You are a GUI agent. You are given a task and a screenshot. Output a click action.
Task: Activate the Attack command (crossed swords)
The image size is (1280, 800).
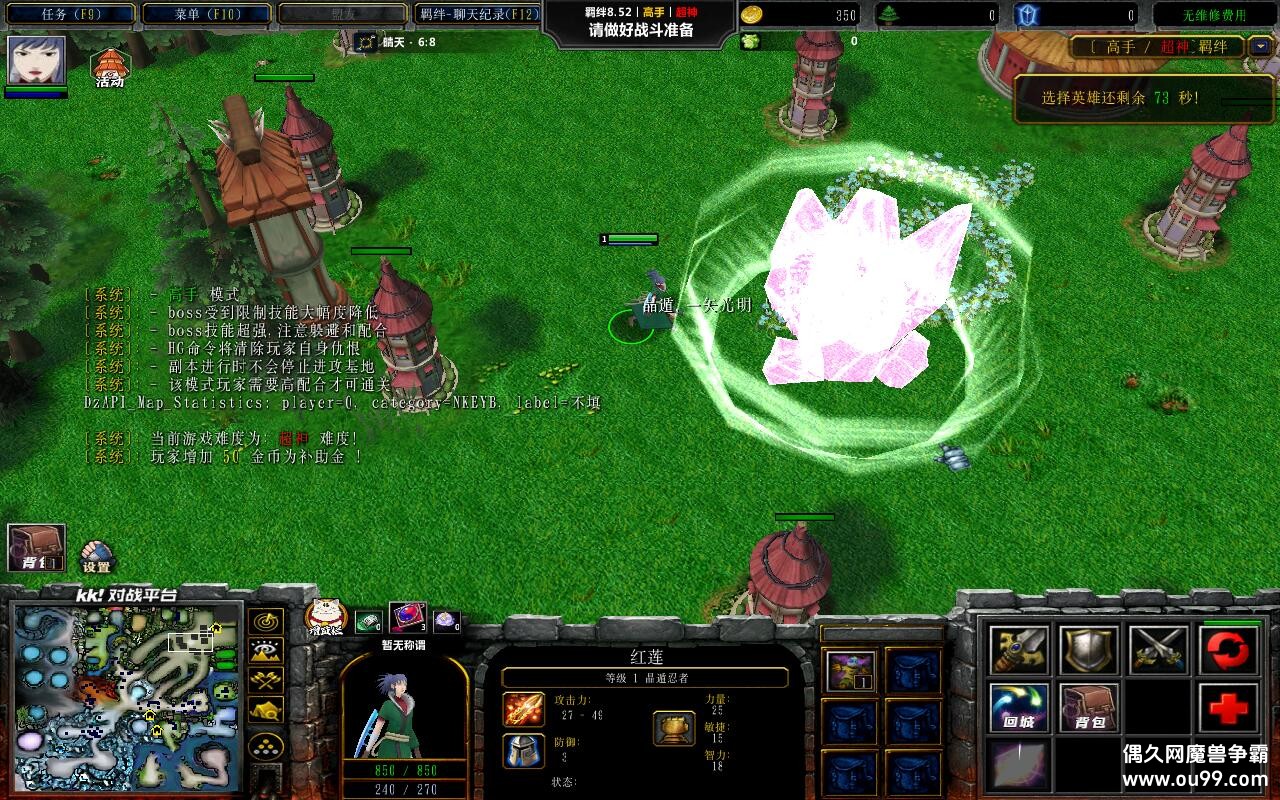click(x=1159, y=651)
